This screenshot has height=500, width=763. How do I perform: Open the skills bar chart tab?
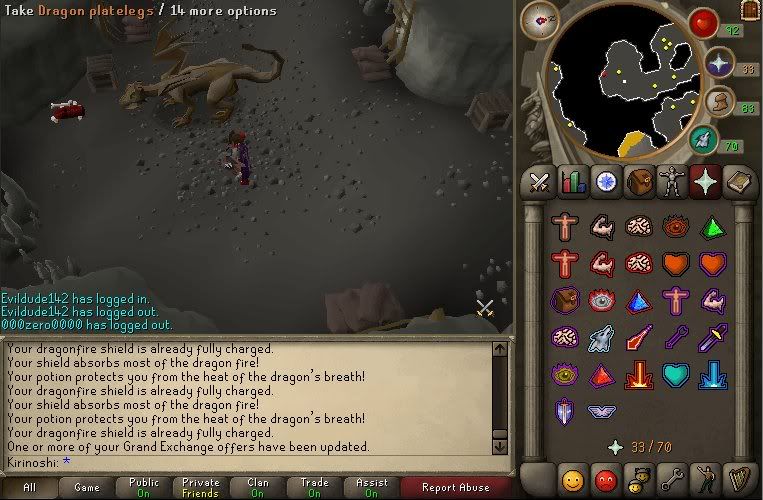coord(573,182)
